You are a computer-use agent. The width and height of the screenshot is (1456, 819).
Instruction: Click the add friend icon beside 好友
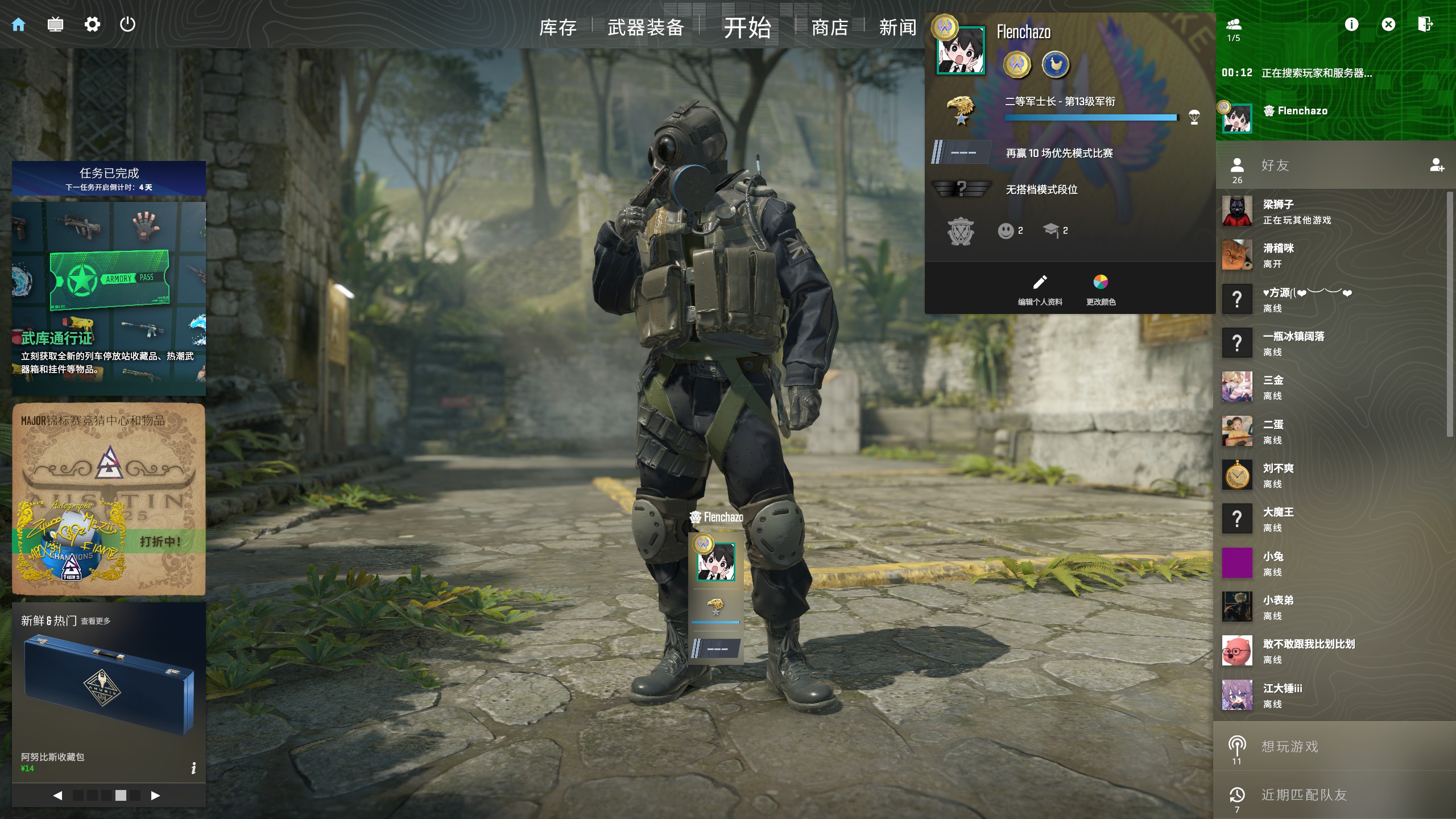click(x=1438, y=167)
